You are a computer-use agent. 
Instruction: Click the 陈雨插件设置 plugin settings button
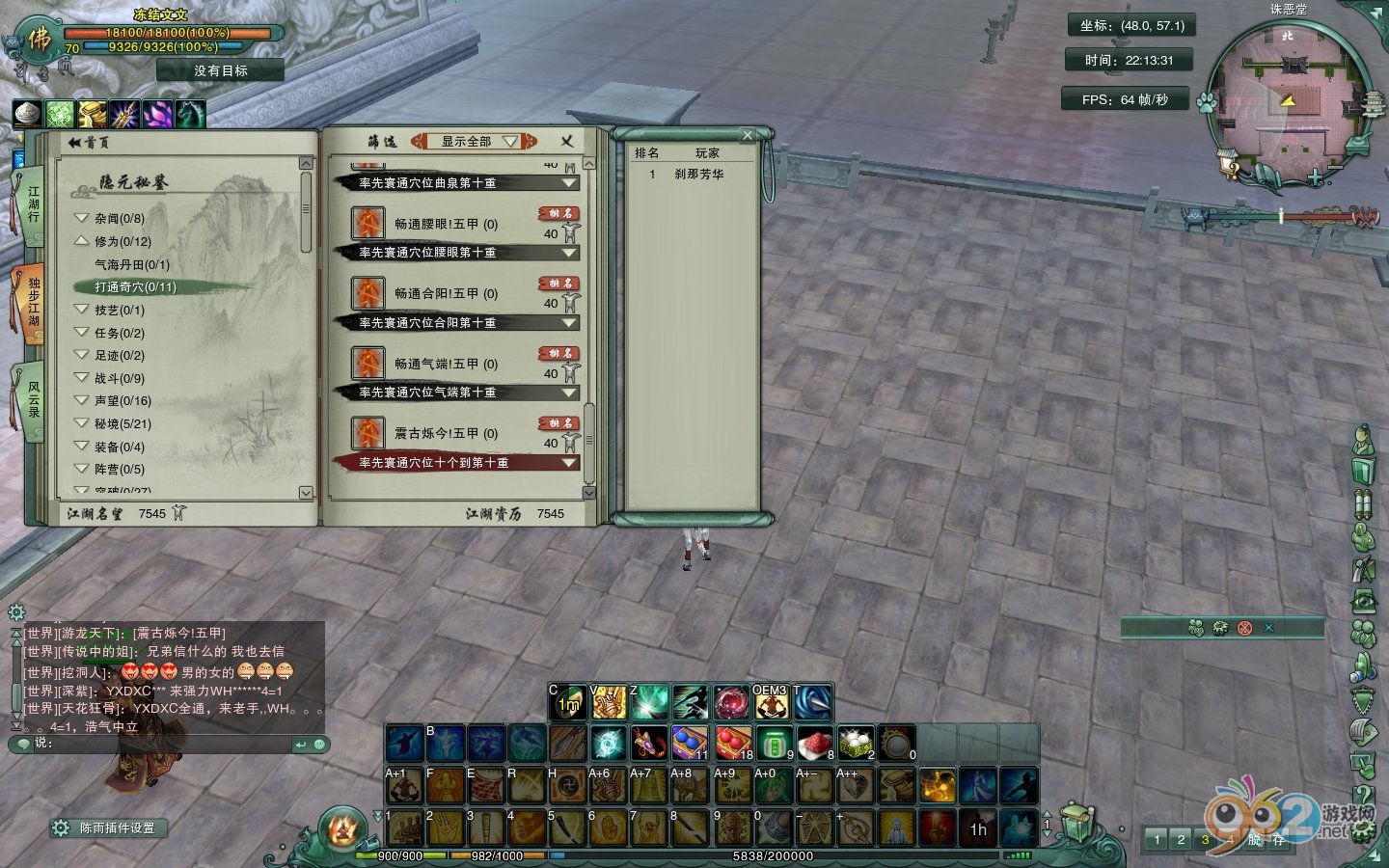[109, 827]
